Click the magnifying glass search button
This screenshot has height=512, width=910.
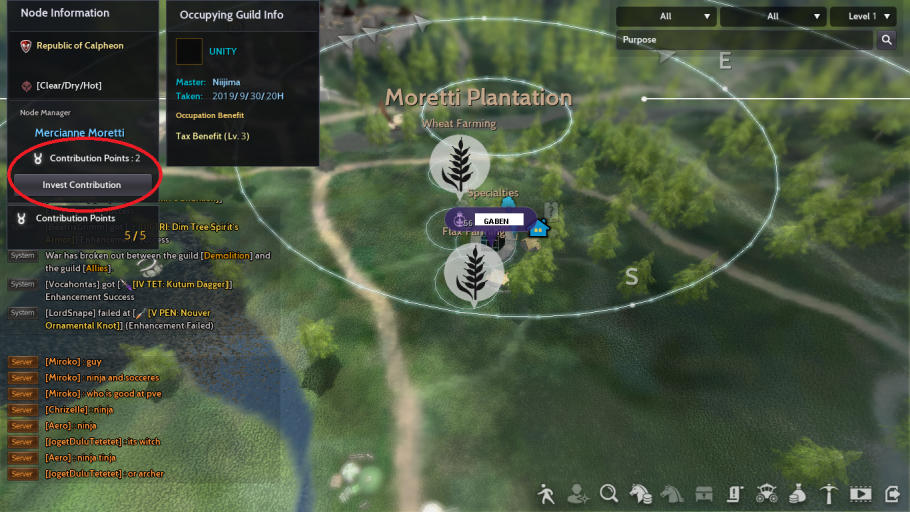click(886, 40)
